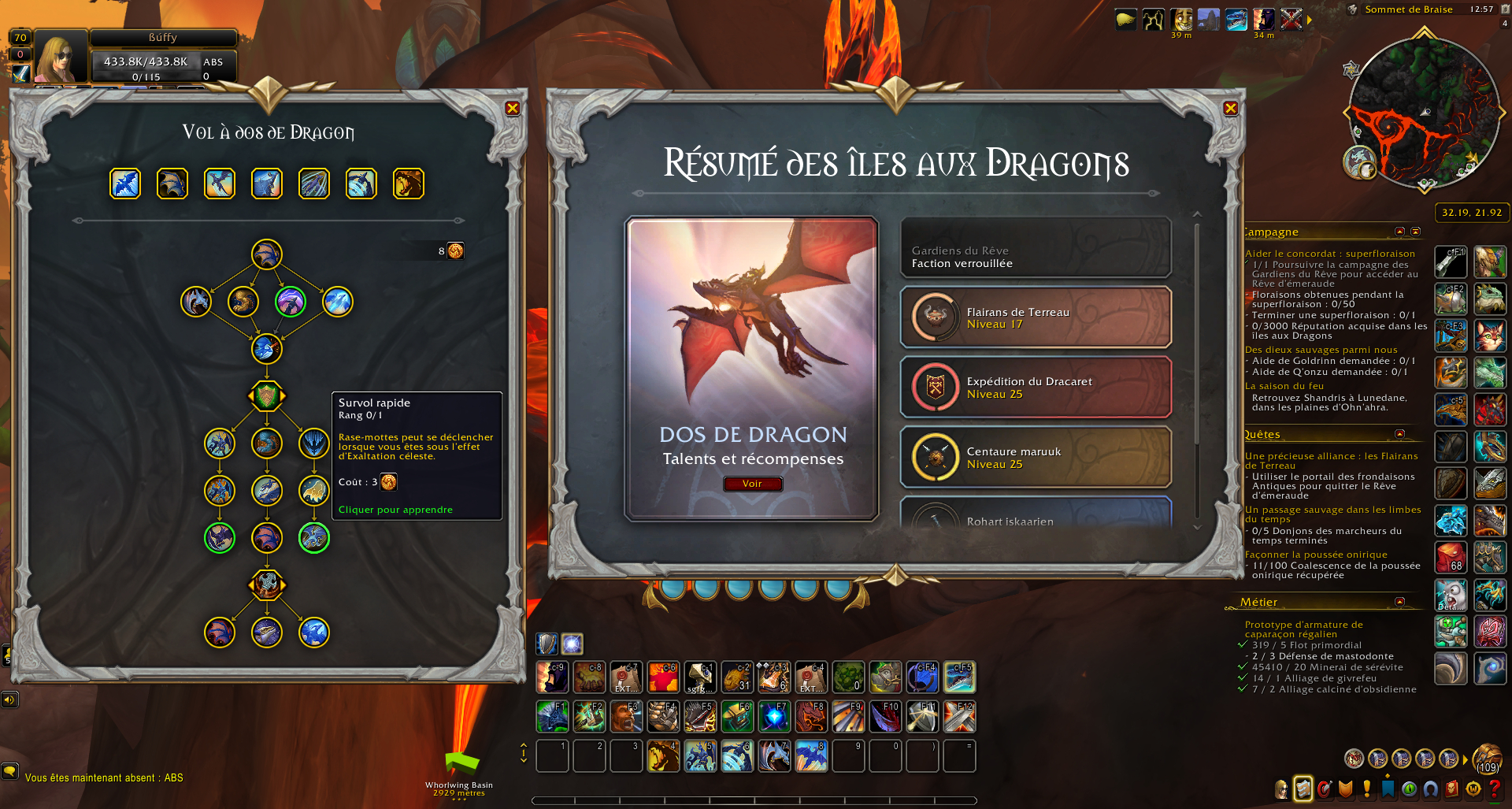Collapse the Quêtes tracker section

coord(1399,434)
